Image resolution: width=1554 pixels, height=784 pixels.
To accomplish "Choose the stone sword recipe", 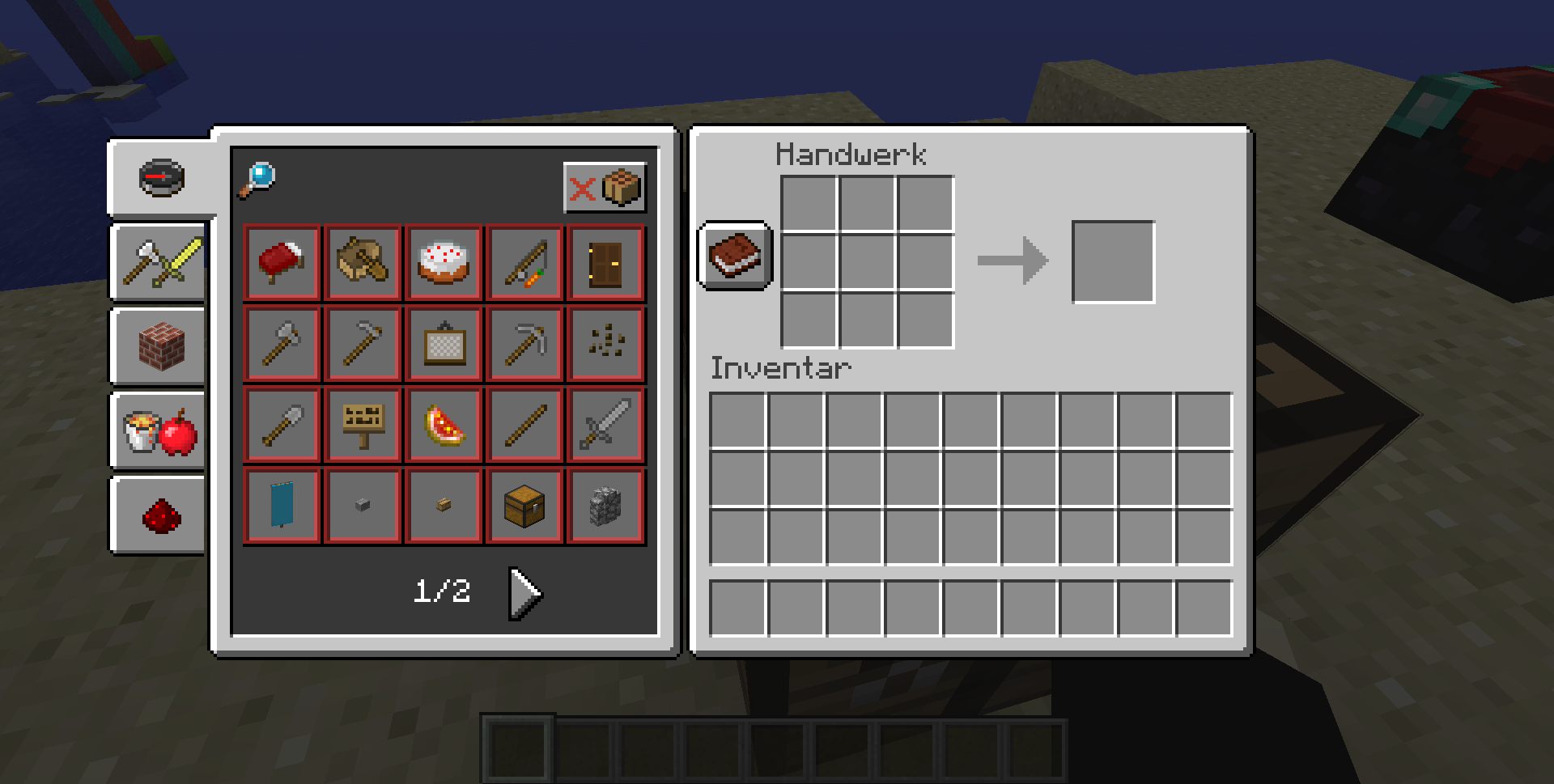I will pyautogui.click(x=605, y=426).
